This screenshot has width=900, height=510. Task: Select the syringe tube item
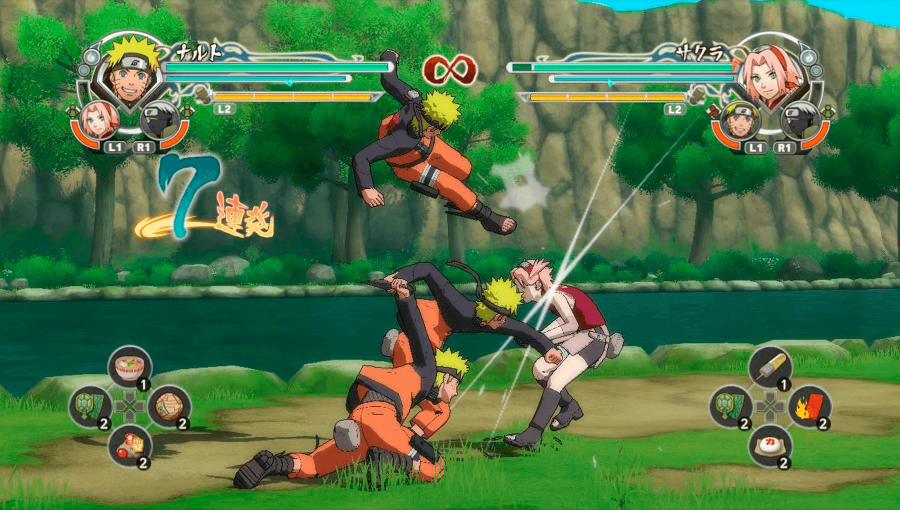(768, 366)
